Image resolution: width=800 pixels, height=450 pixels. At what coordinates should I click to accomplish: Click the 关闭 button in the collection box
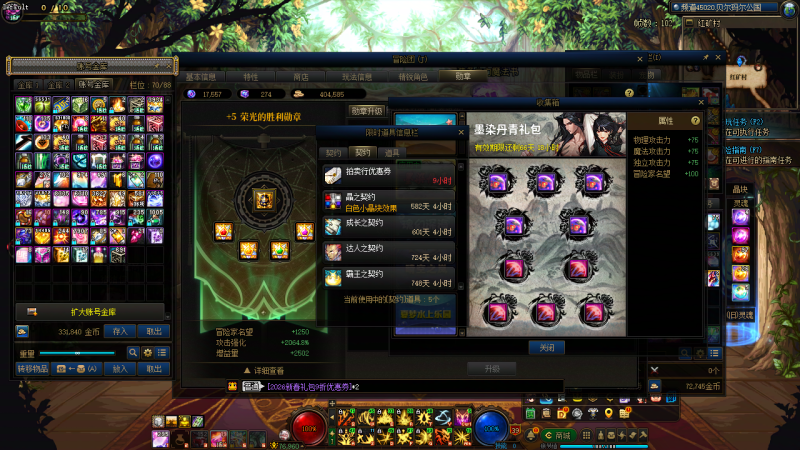coord(547,347)
